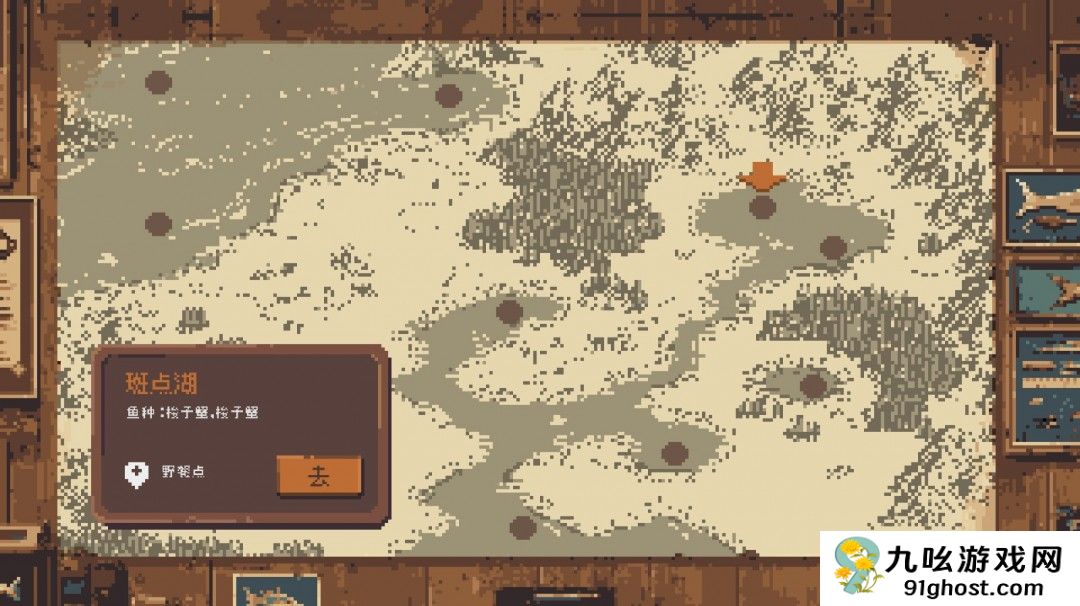The height and width of the screenshot is (606, 1080).
Task: Select the map marker beneath the orange arrow
Action: 763,207
